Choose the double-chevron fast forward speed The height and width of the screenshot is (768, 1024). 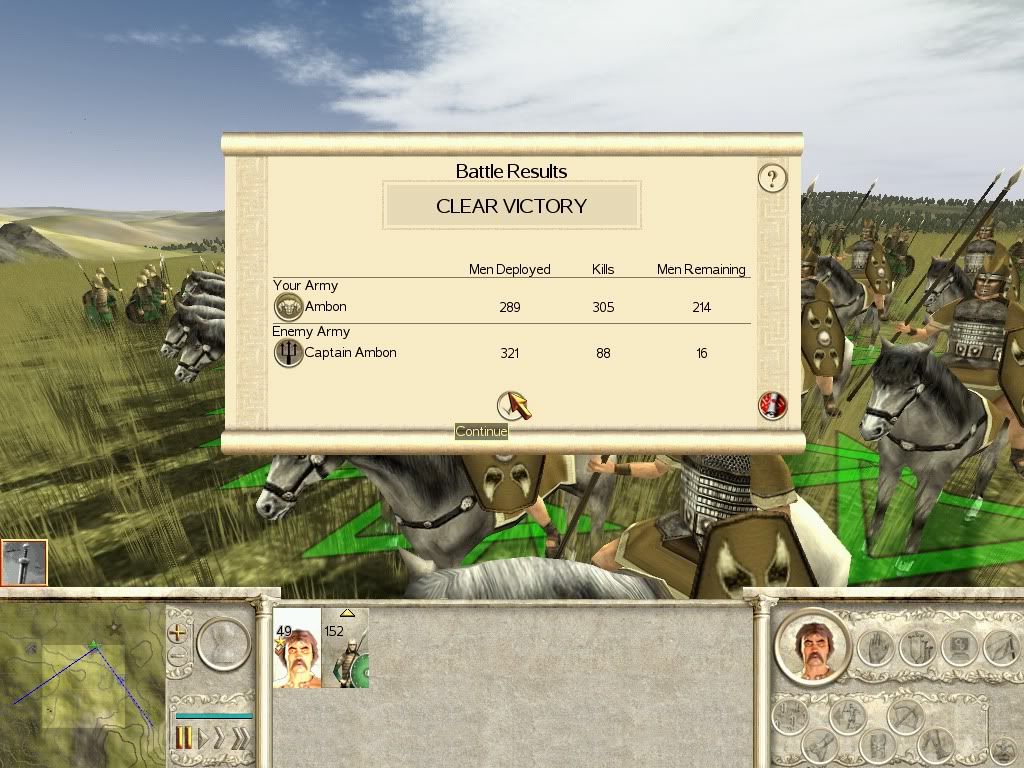point(220,739)
